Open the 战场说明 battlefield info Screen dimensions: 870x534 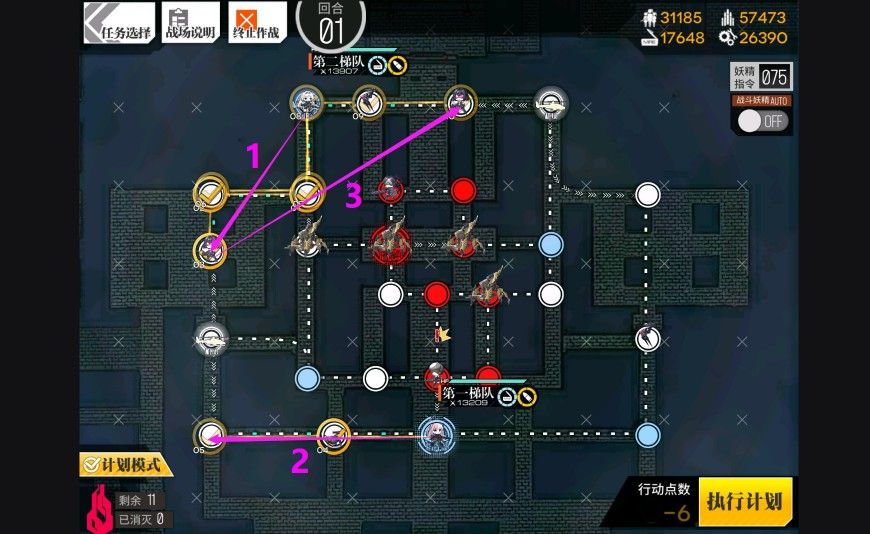(190, 22)
